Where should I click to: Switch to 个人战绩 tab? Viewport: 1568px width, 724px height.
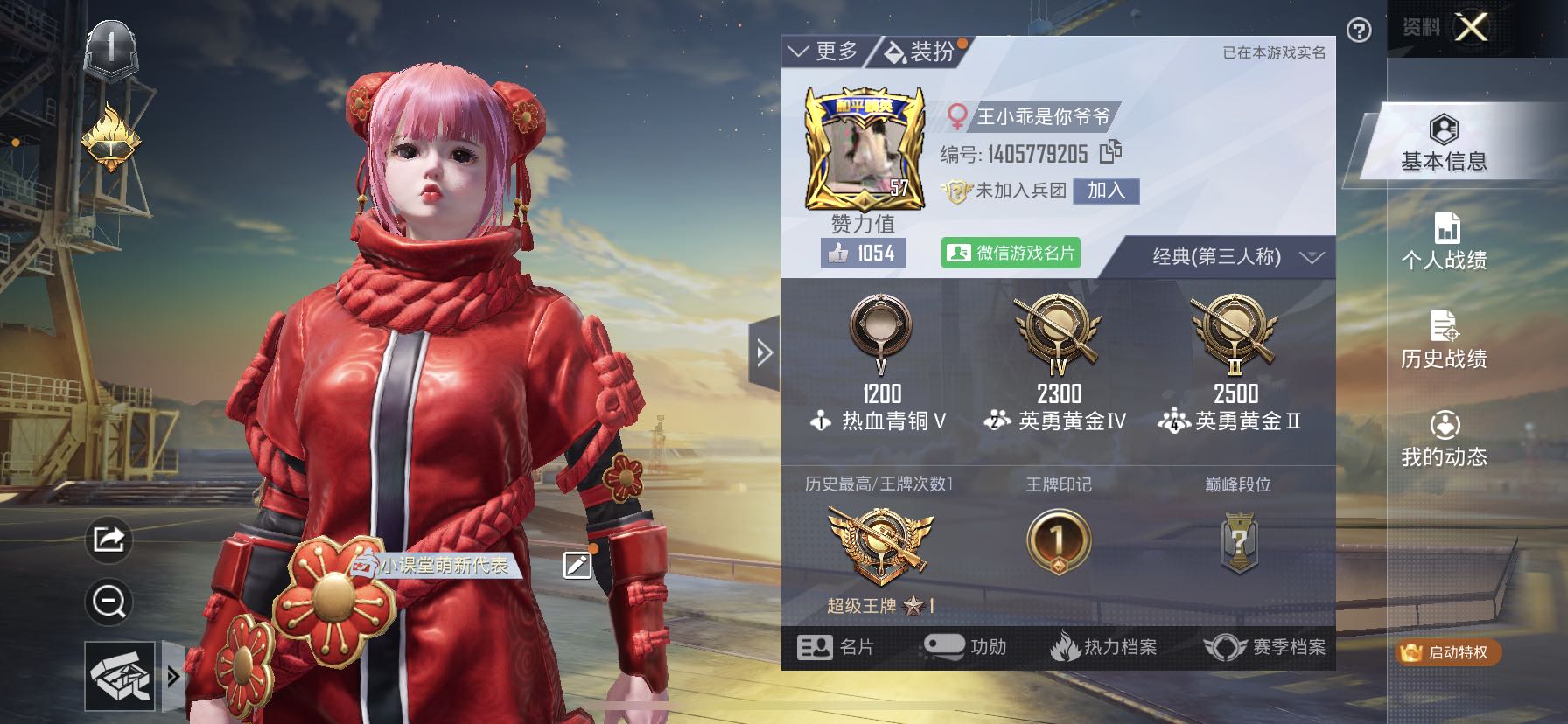coord(1444,241)
